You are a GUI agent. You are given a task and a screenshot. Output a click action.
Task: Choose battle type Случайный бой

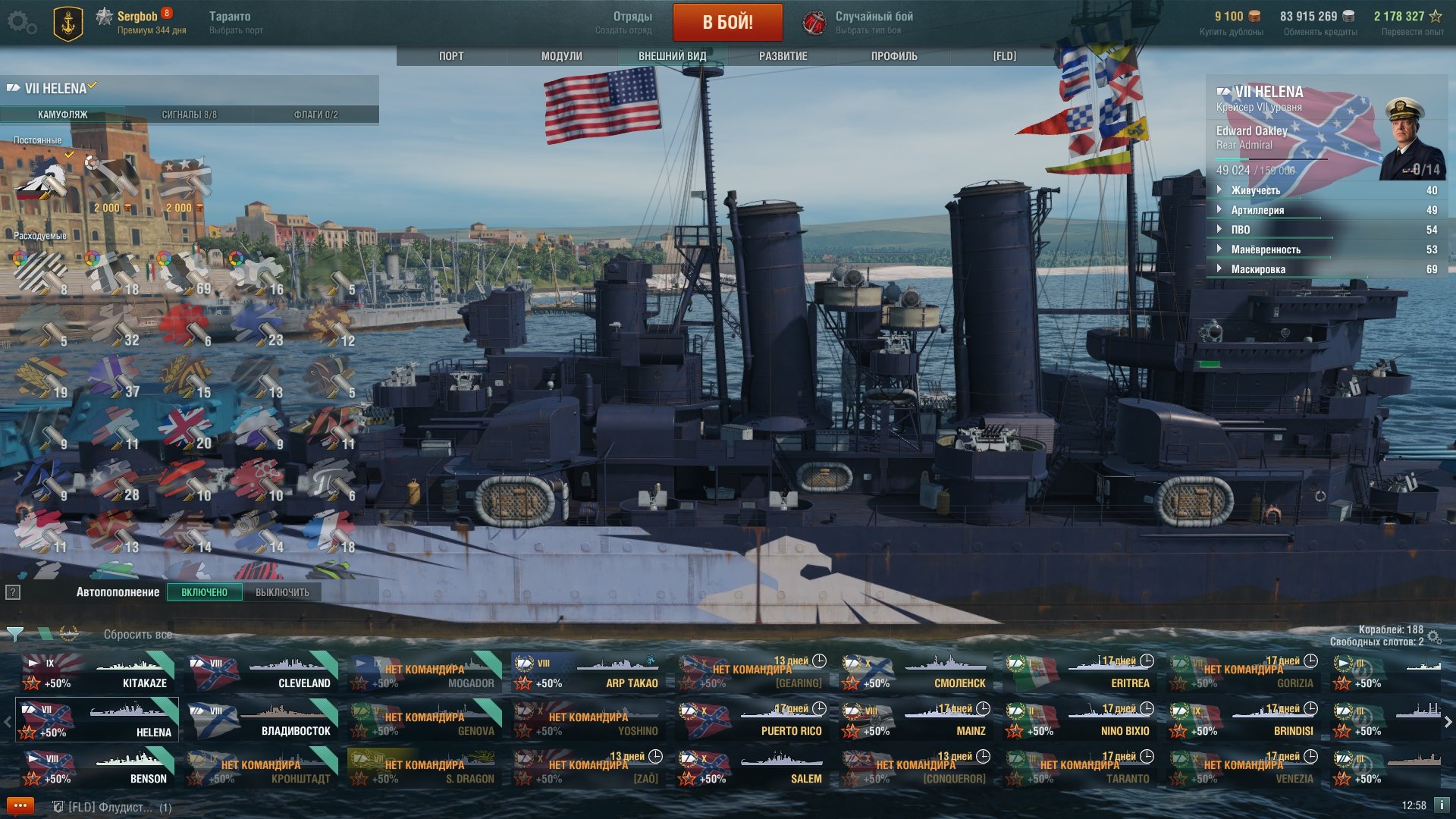click(x=858, y=22)
